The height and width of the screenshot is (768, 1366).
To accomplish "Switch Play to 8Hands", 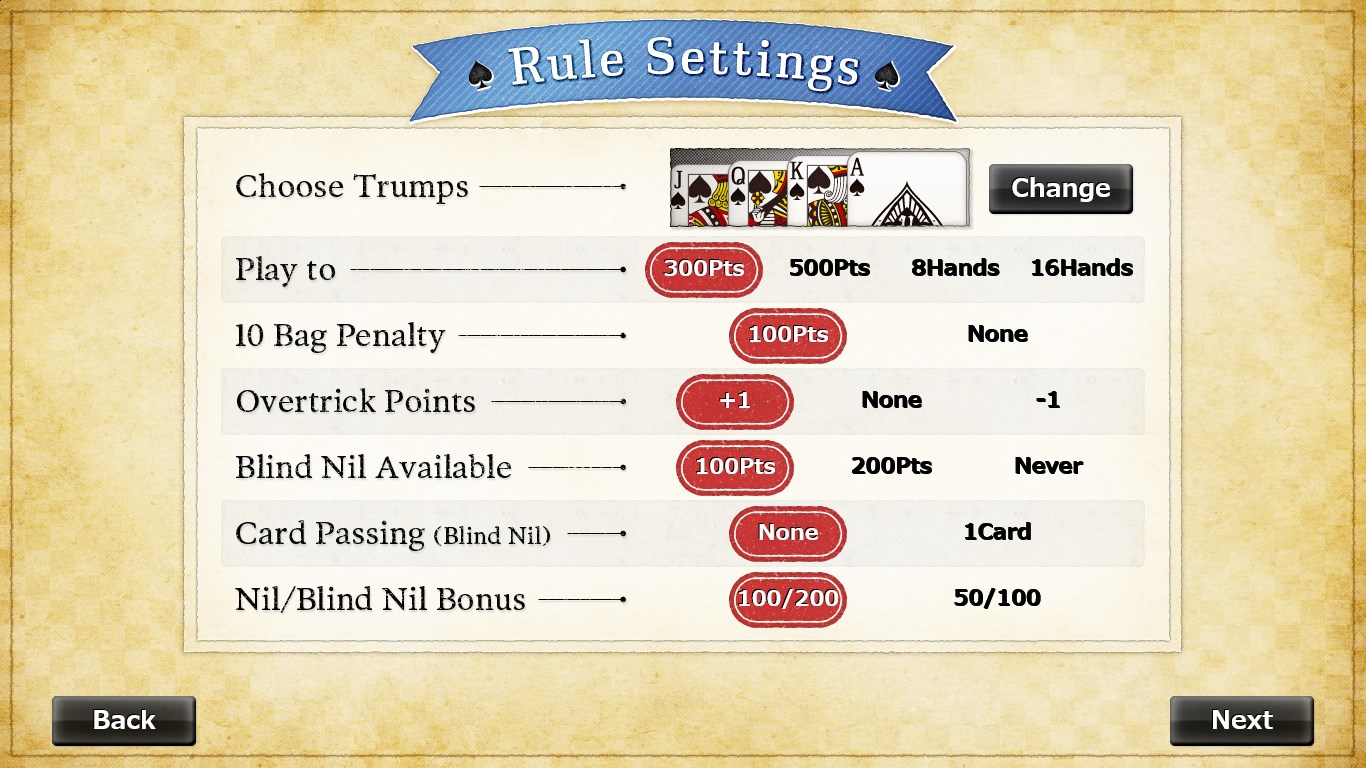I will (x=955, y=268).
